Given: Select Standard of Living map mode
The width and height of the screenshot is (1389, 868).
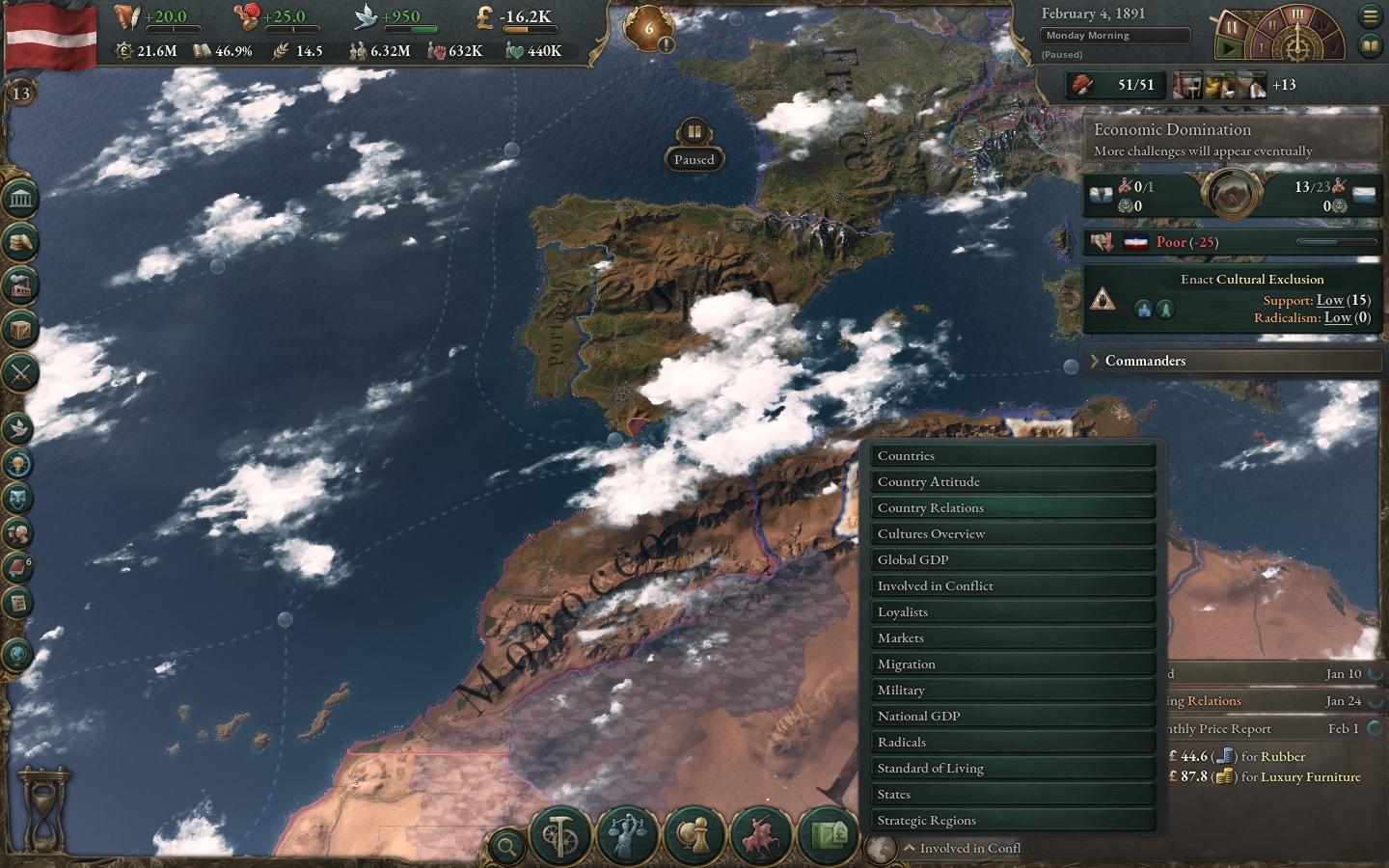Looking at the screenshot, I should tap(1013, 769).
